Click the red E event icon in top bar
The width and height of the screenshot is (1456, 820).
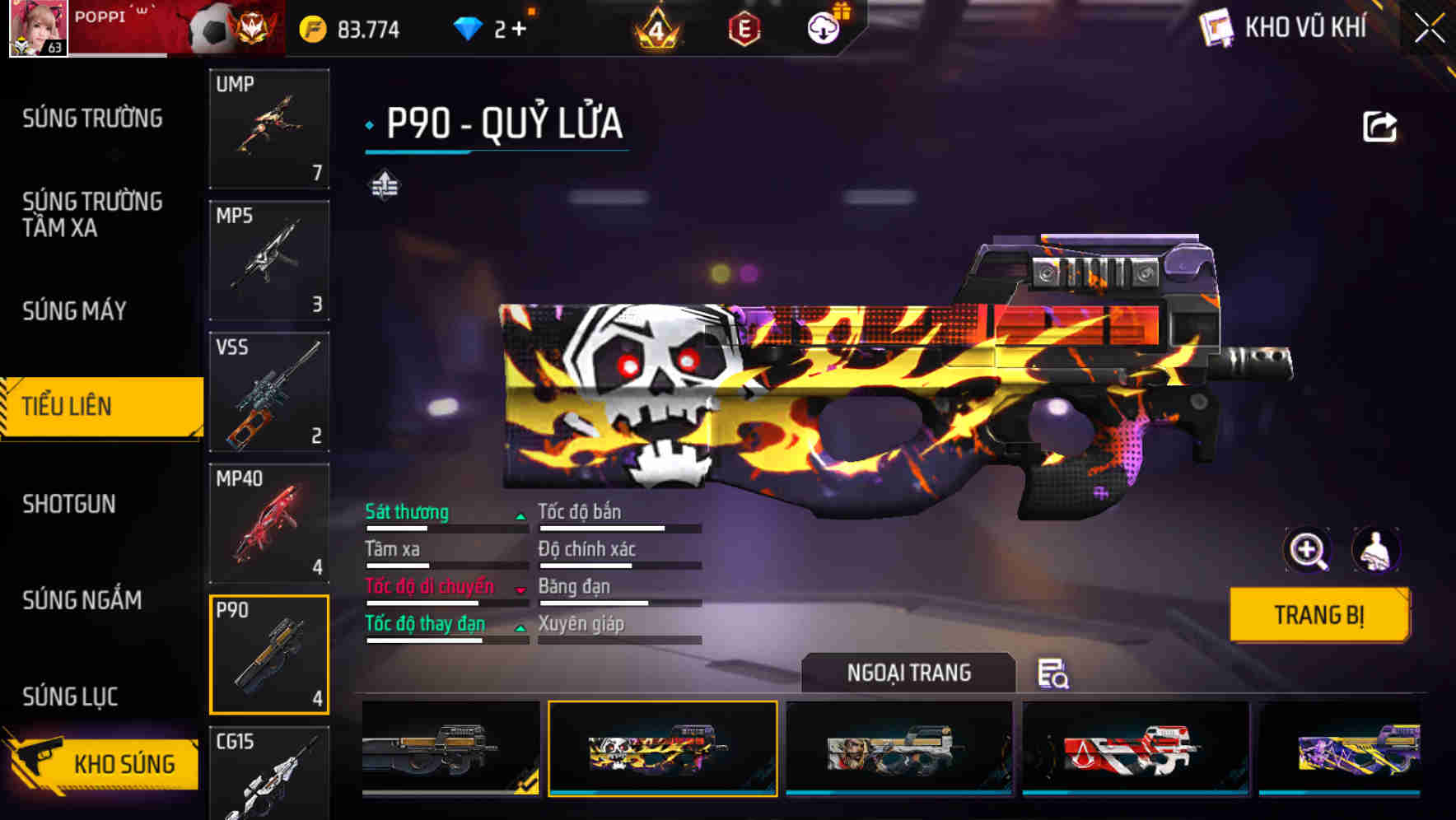click(x=744, y=27)
